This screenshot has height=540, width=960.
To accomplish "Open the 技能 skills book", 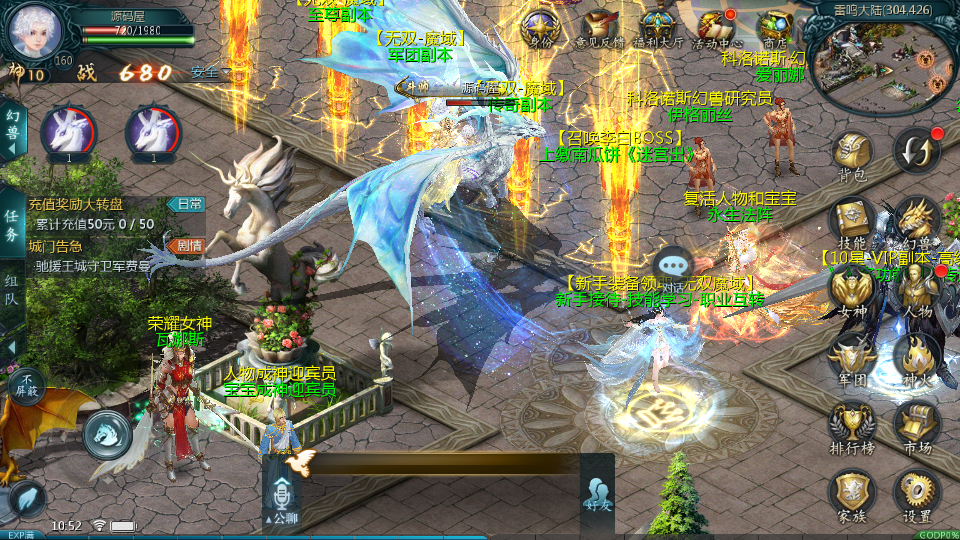I will [x=851, y=220].
